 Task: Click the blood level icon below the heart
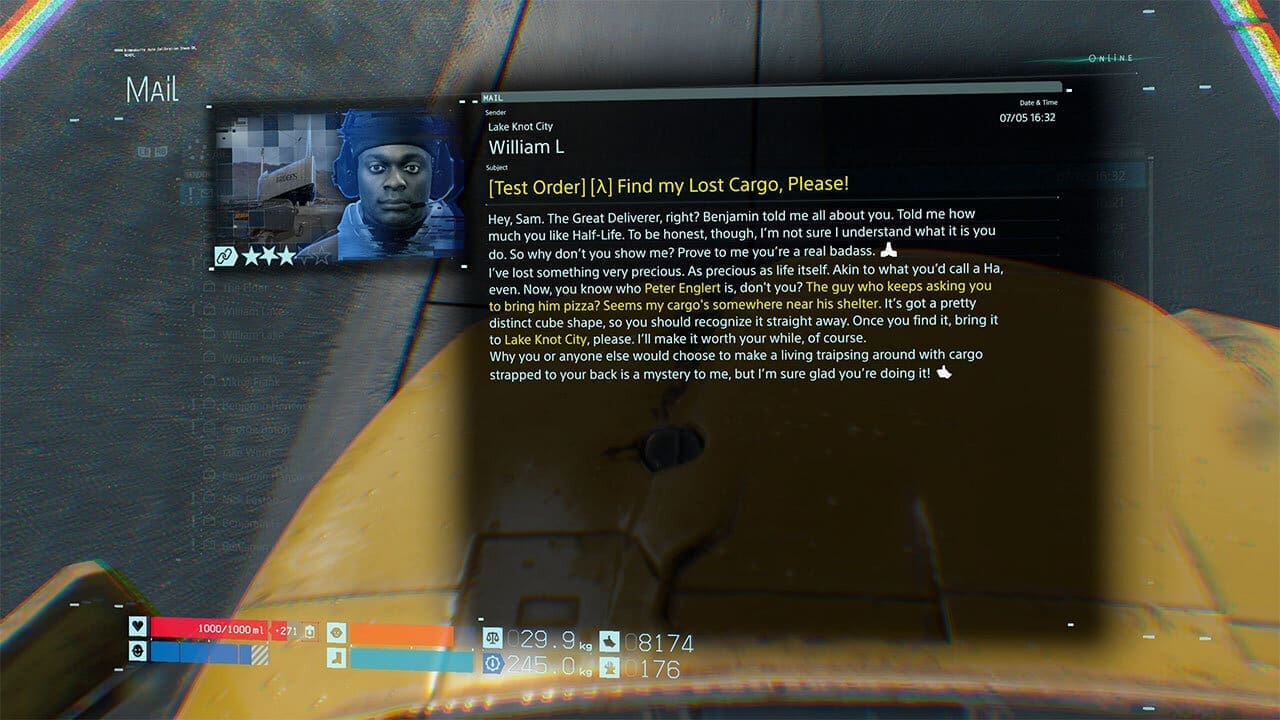coord(138,649)
